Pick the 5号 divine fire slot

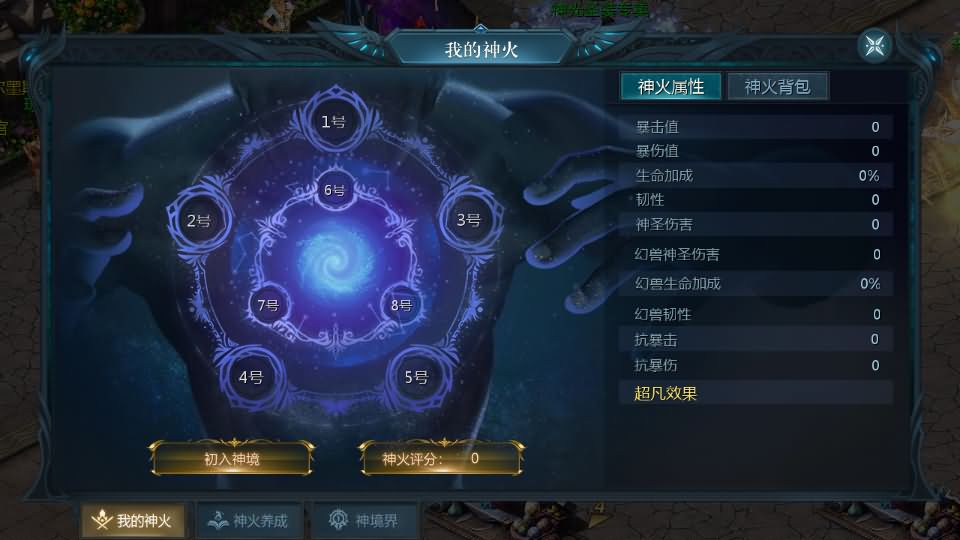(x=416, y=377)
